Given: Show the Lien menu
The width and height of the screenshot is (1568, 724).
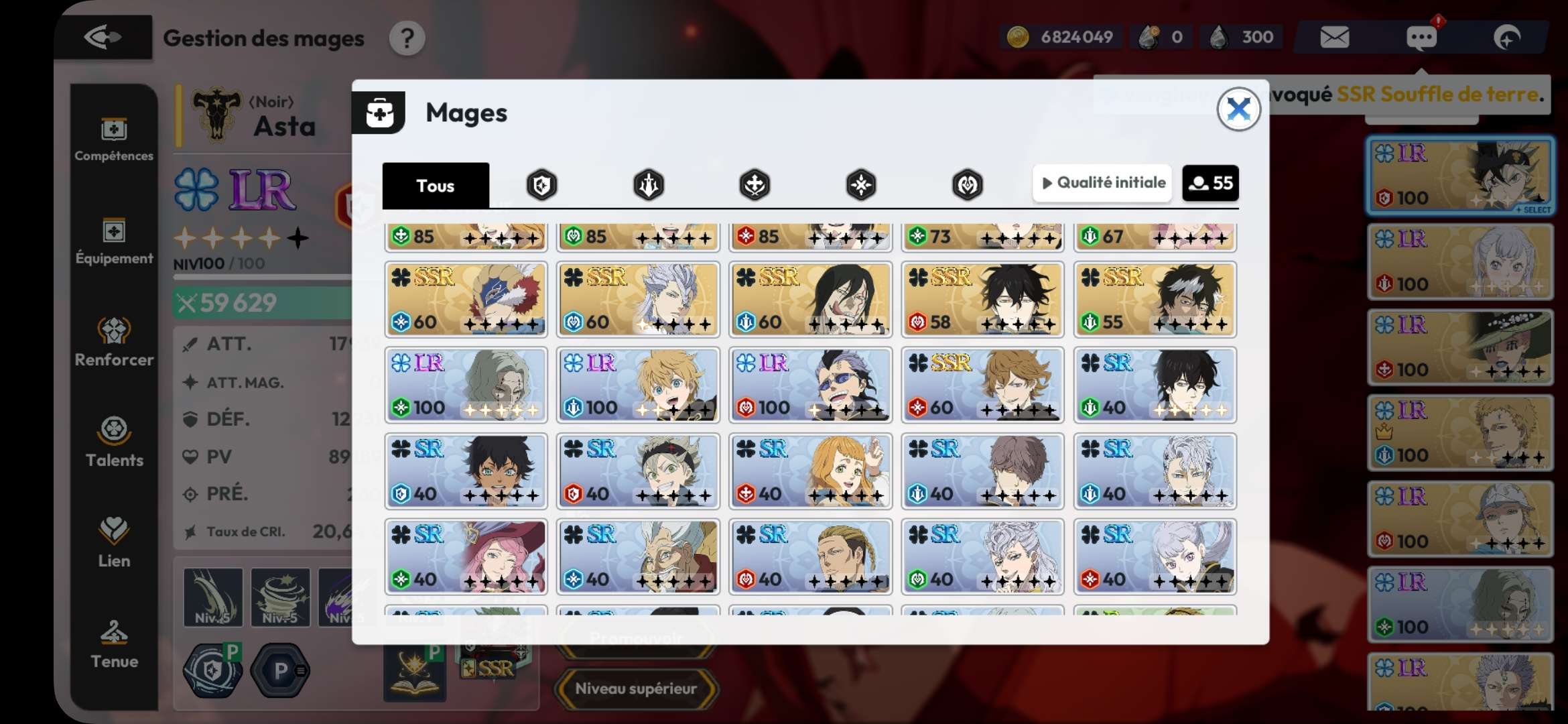Looking at the screenshot, I should click(x=114, y=543).
